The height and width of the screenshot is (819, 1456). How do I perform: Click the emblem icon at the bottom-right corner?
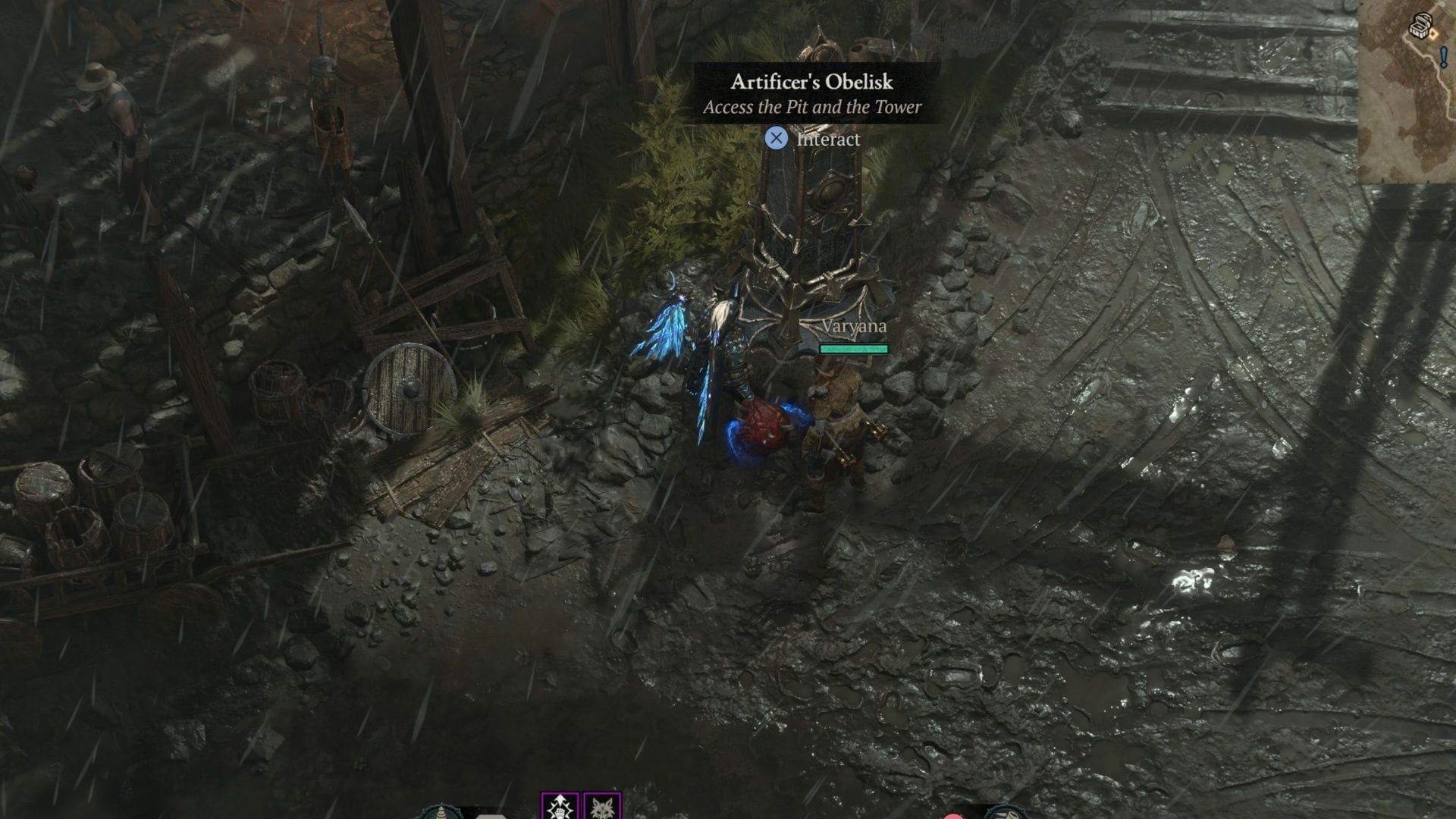1007,814
